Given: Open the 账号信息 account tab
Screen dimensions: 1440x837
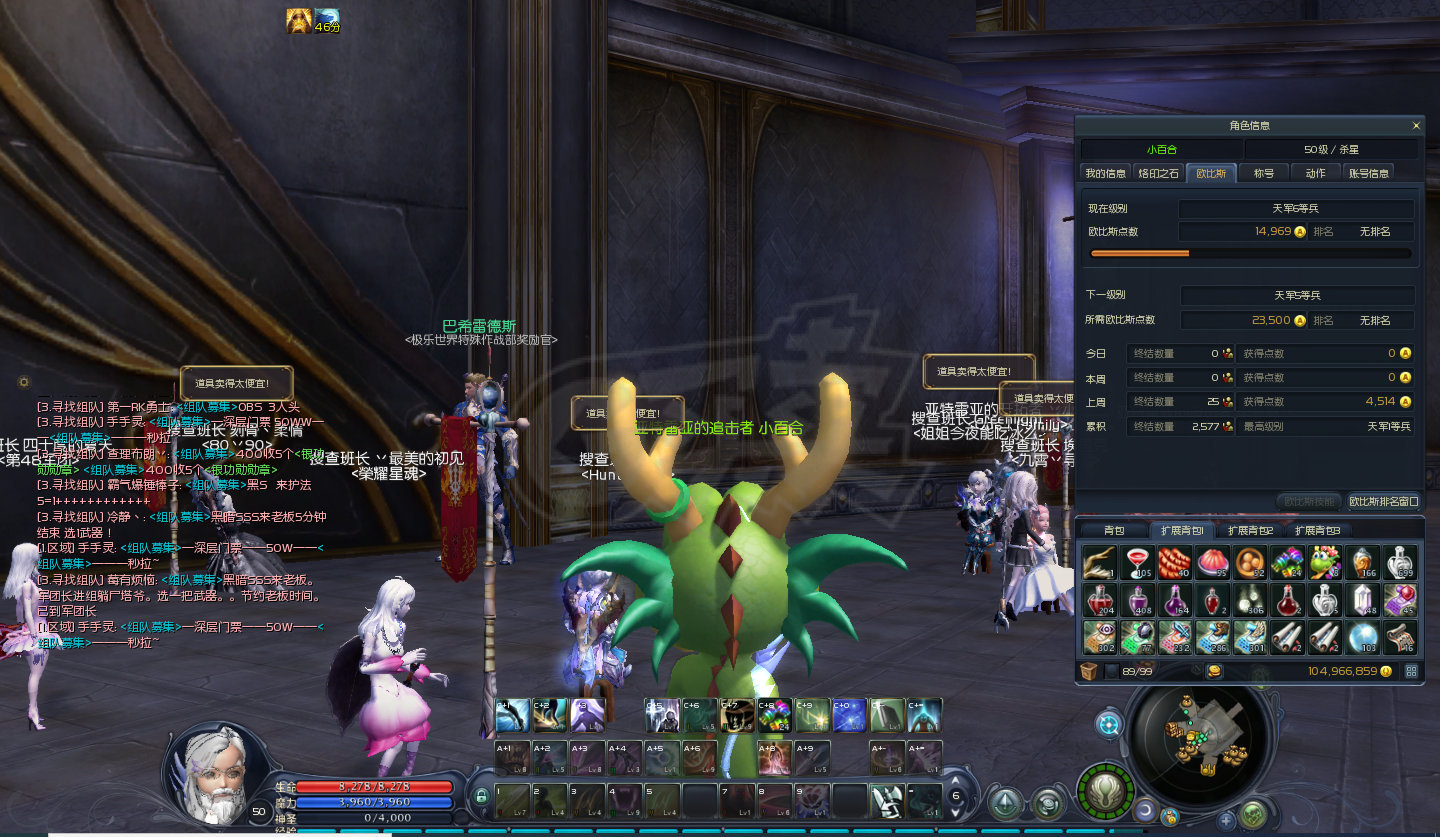Looking at the screenshot, I should (x=1368, y=173).
